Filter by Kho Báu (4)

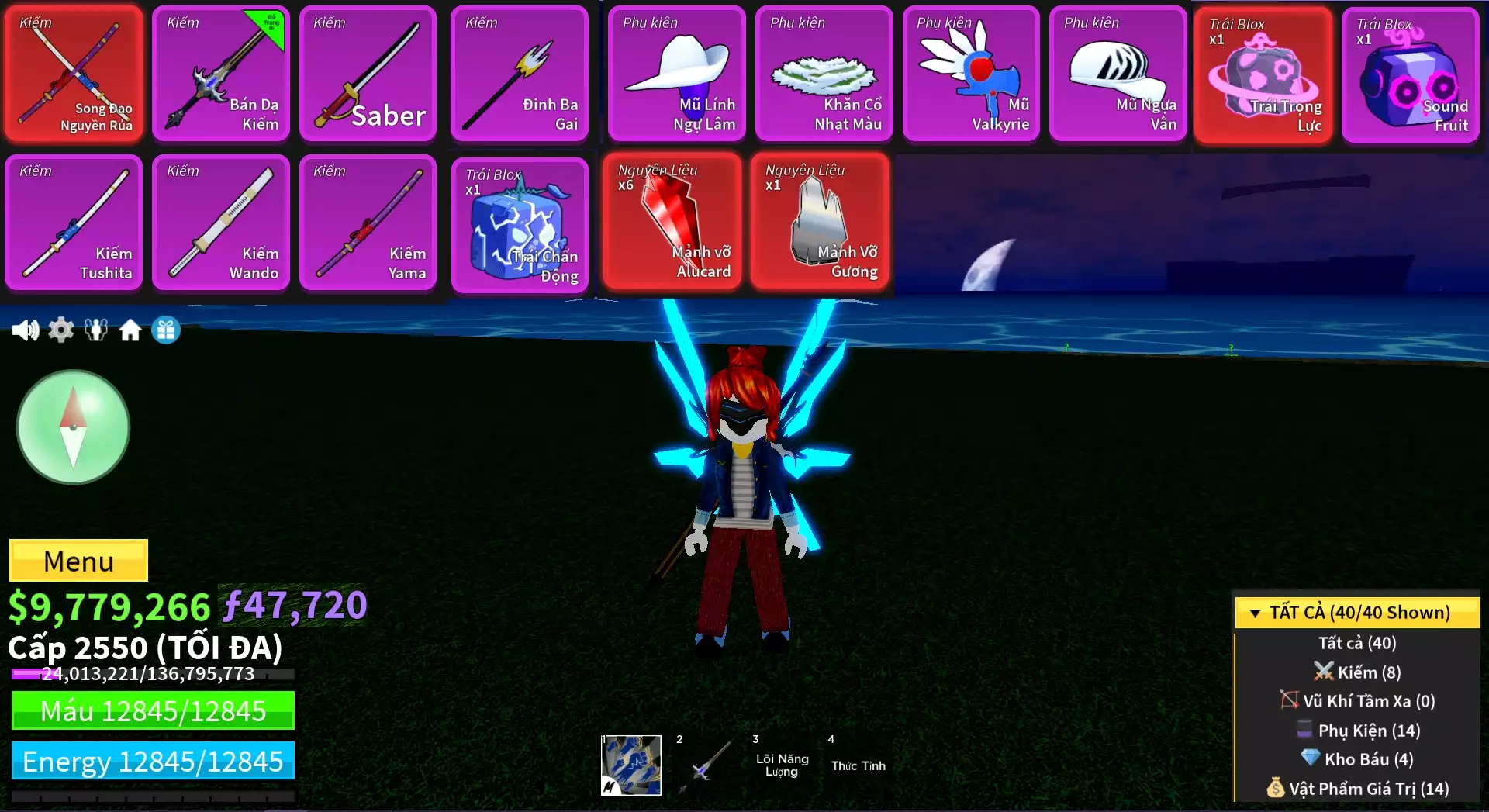click(1357, 759)
